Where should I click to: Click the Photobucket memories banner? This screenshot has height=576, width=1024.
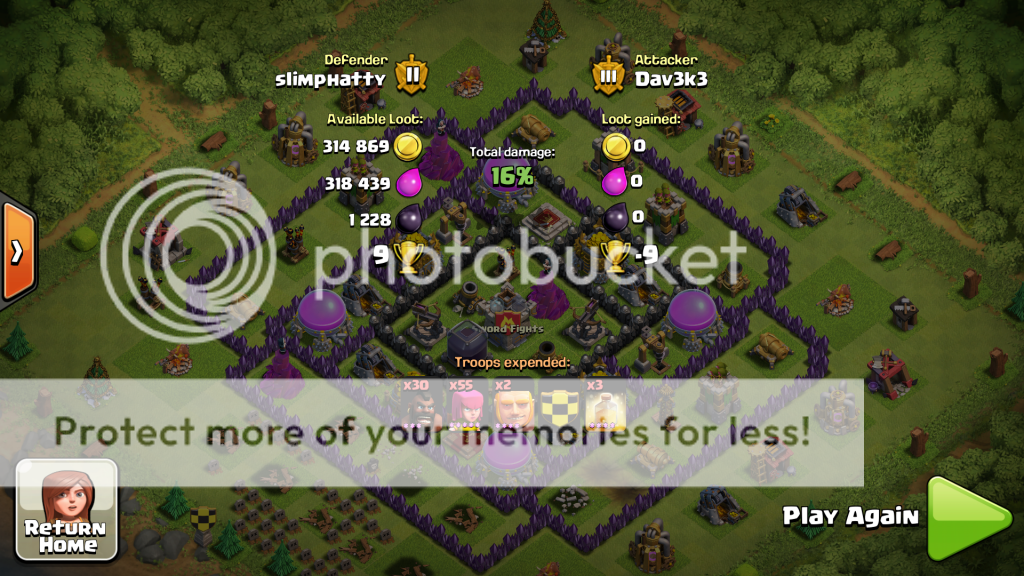[x=432, y=432]
